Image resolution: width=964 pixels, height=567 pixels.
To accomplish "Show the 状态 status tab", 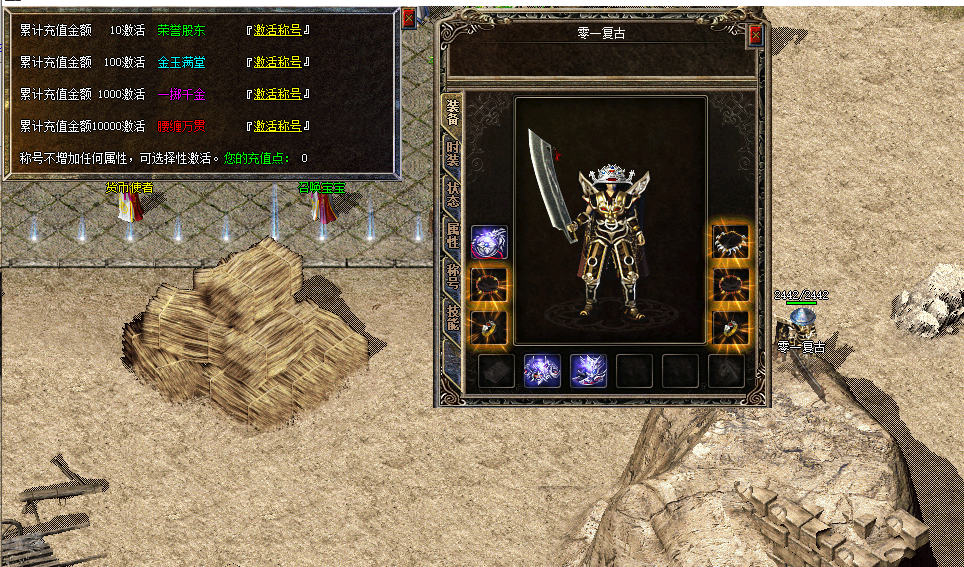I will (x=453, y=196).
